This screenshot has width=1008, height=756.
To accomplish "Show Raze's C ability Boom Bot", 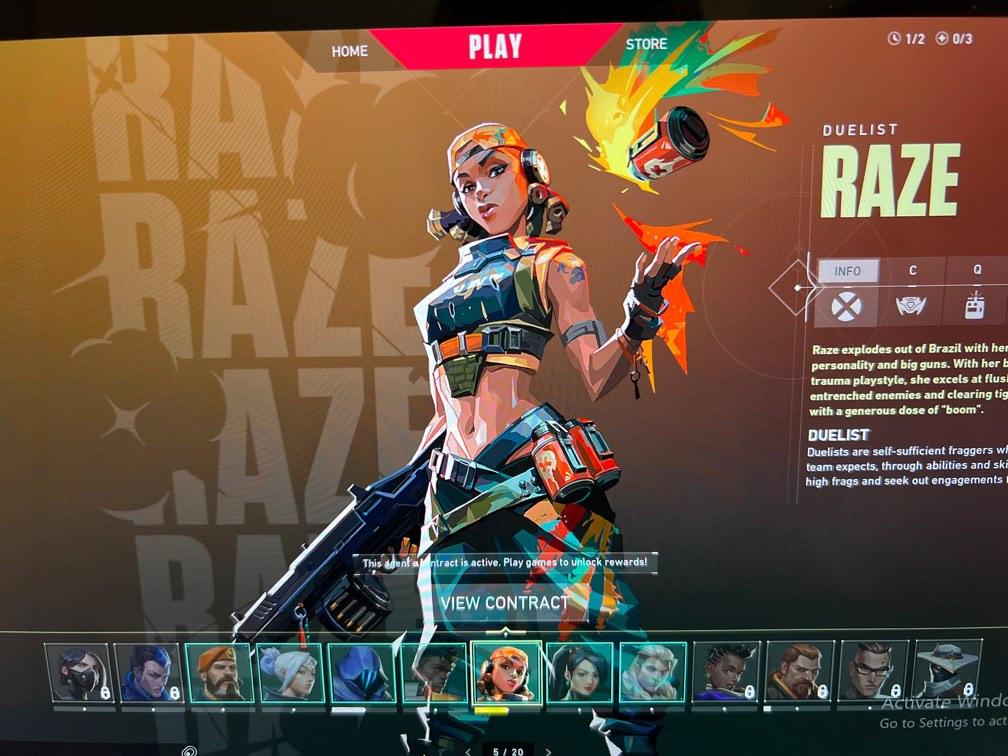I will click(x=912, y=305).
